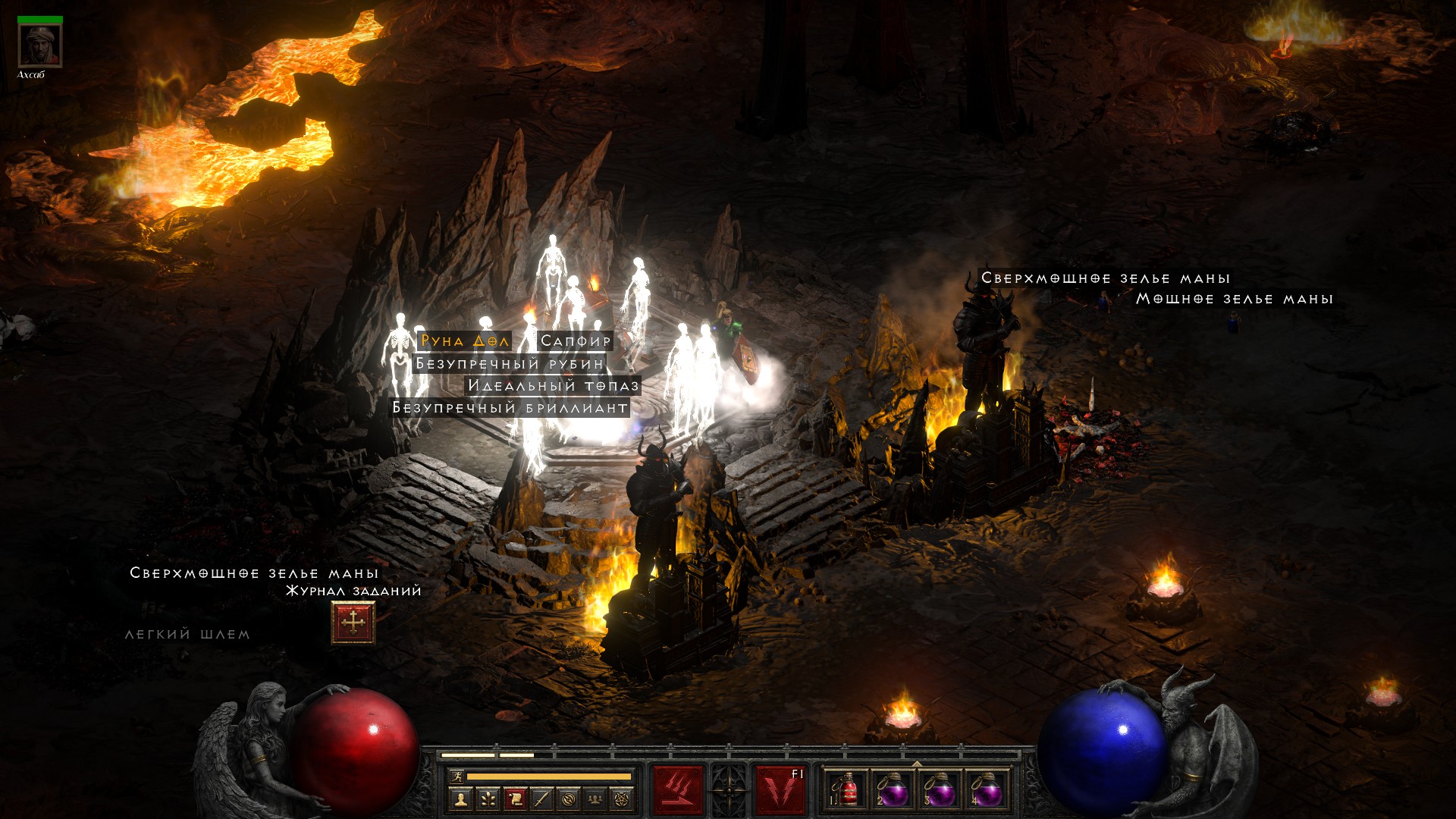
Task: Use the purple potion in belt slot 4
Action: pos(987,790)
